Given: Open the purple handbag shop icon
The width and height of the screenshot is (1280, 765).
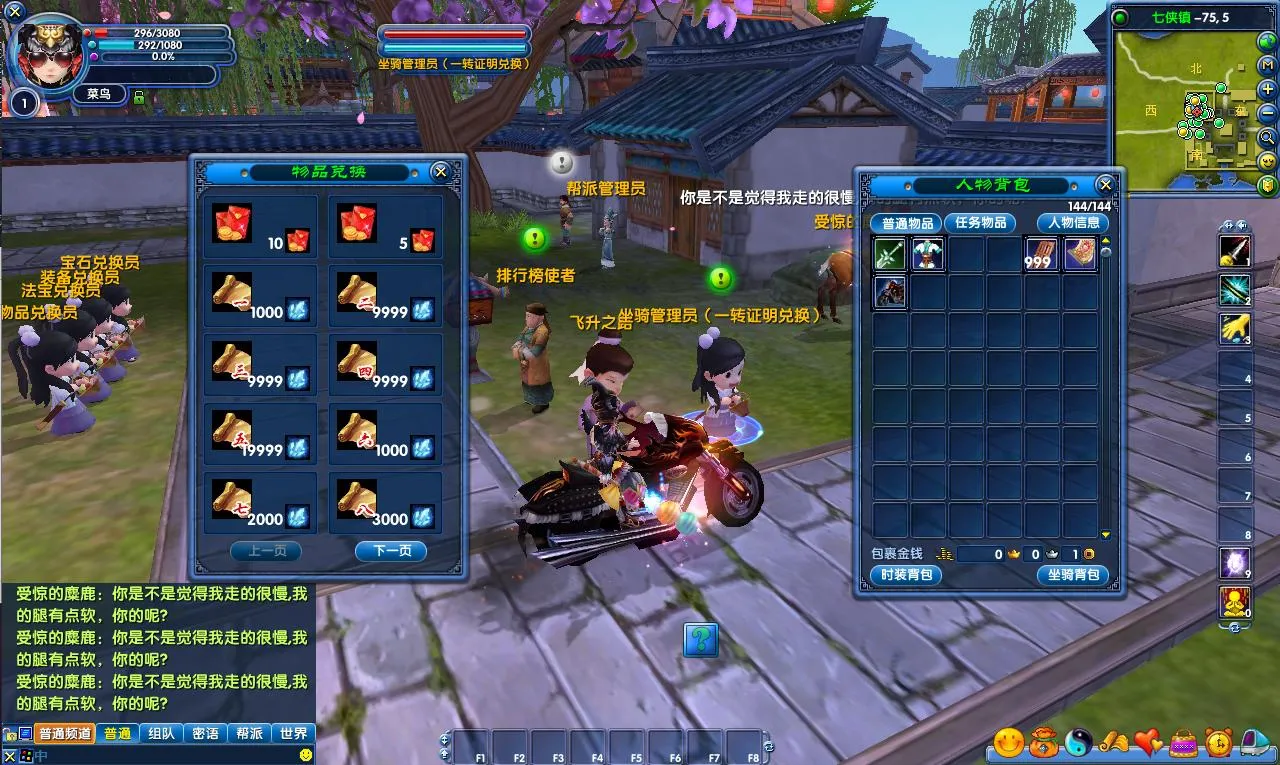Looking at the screenshot, I should click(1184, 742).
